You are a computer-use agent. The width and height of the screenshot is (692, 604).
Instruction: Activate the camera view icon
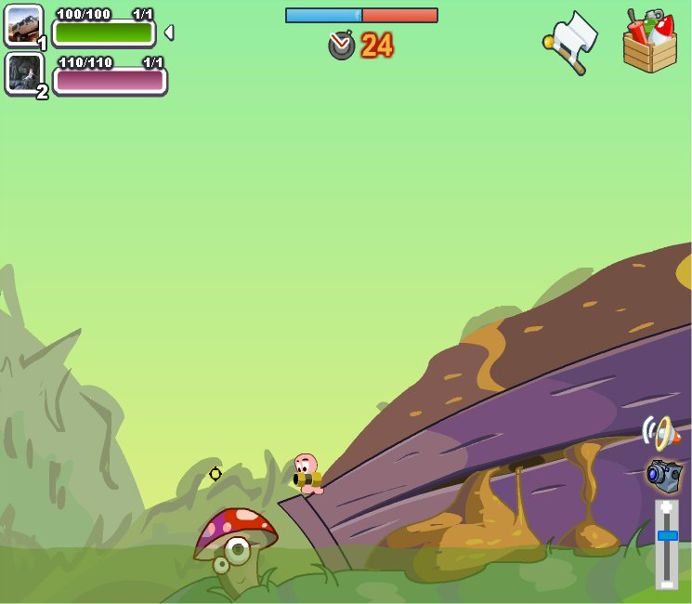(664, 474)
